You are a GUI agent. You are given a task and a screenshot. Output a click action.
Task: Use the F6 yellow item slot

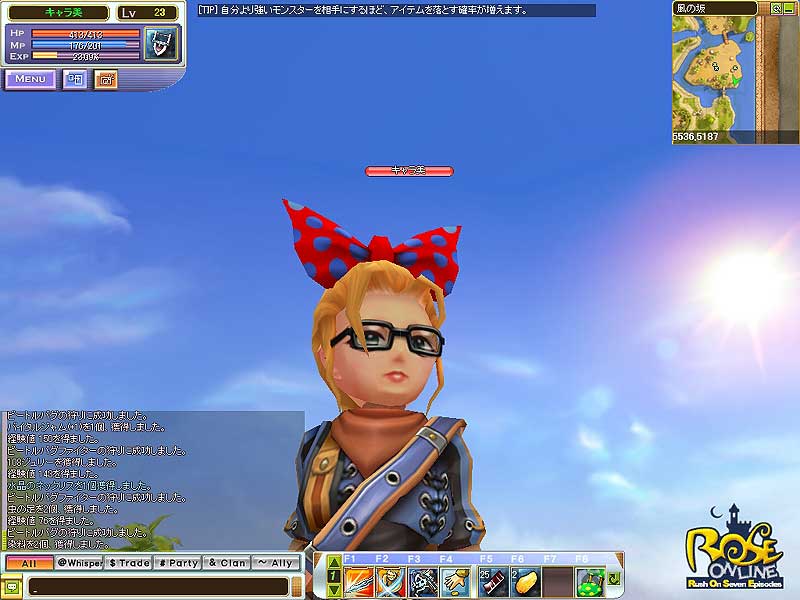526,580
